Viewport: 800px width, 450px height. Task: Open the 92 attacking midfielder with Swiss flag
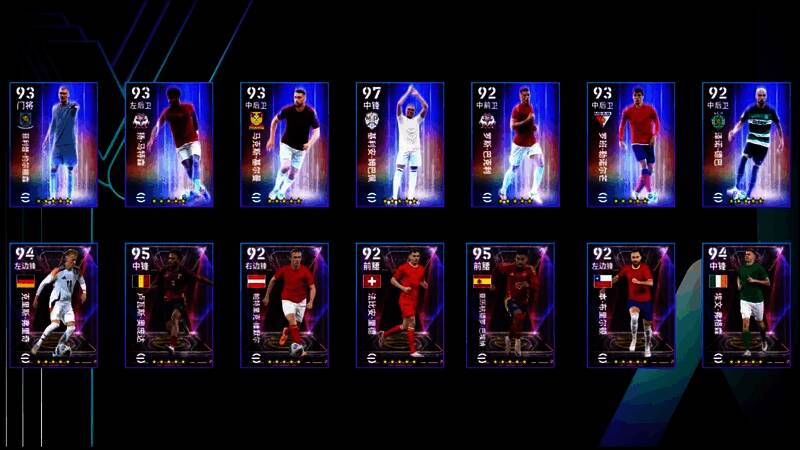(x=400, y=304)
